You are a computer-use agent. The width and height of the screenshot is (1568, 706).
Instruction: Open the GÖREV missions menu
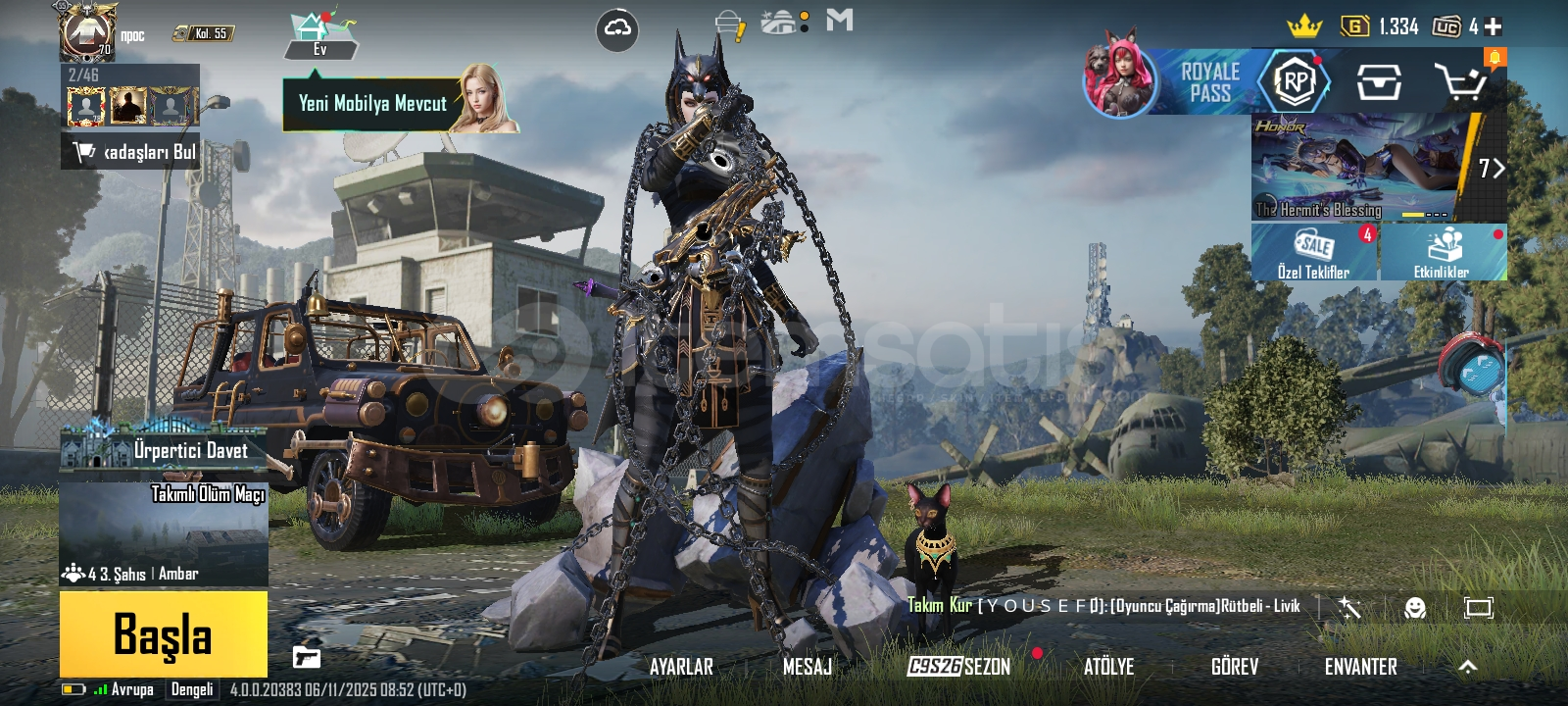[1234, 667]
